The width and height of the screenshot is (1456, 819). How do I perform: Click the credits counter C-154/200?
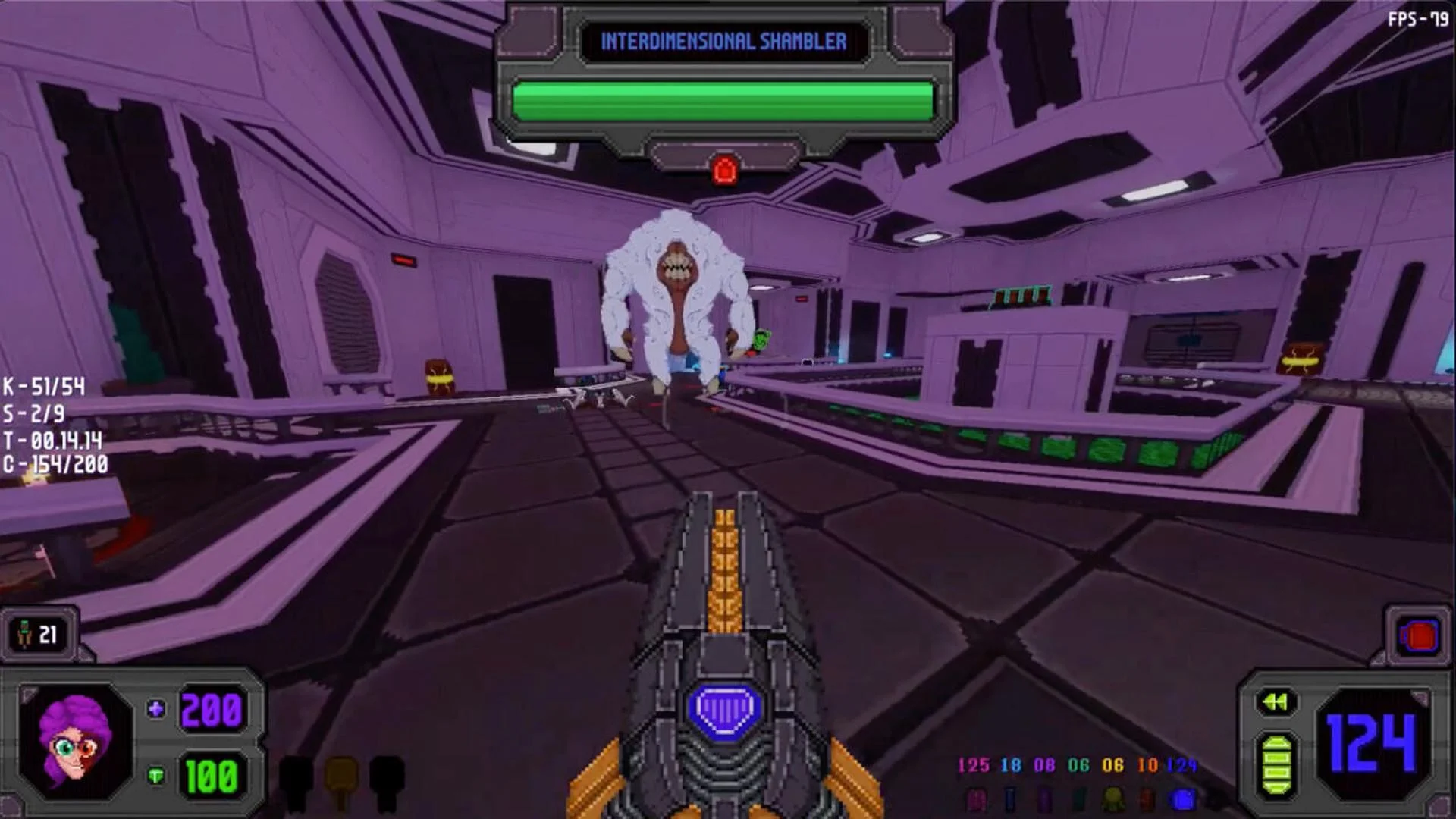click(x=55, y=465)
